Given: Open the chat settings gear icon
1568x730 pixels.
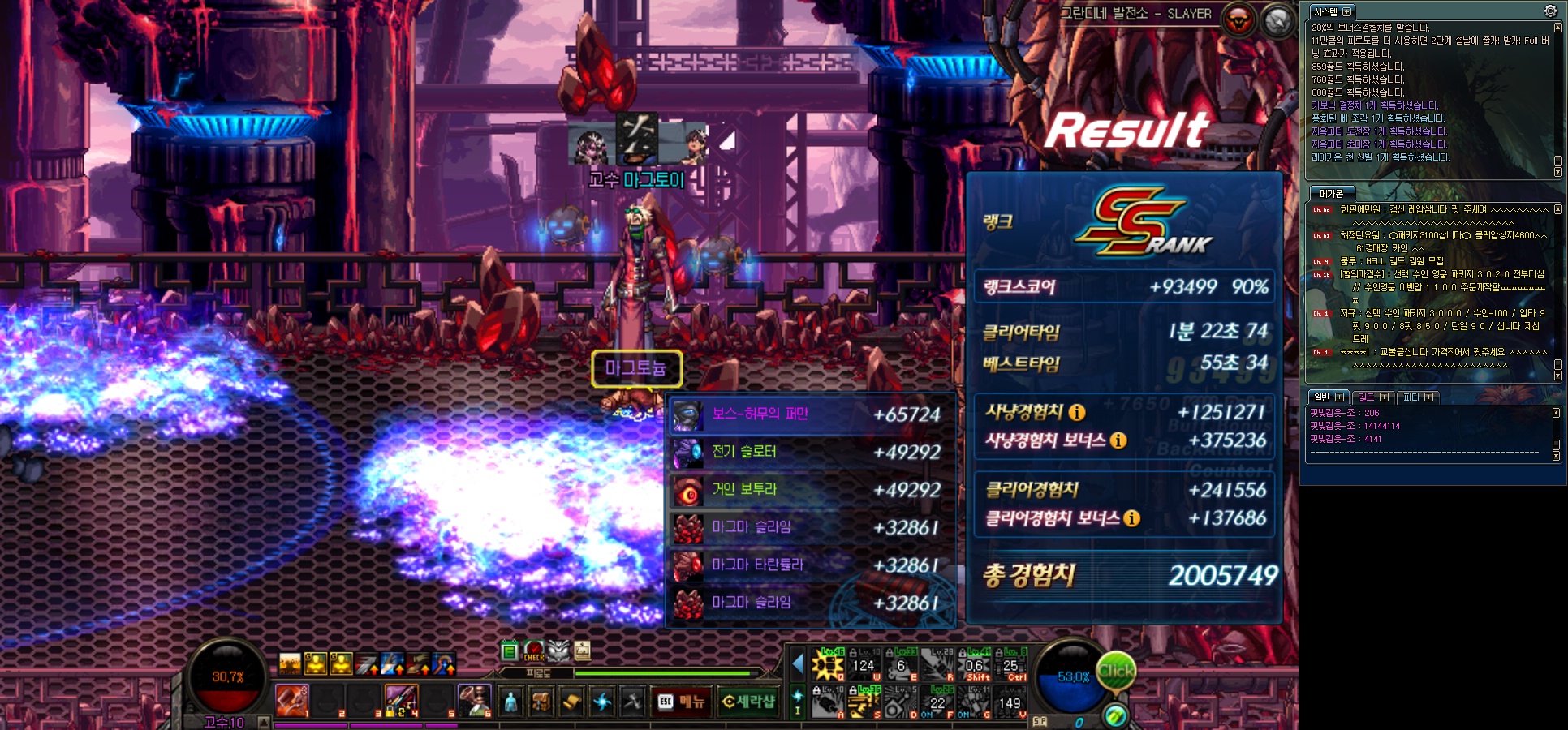Looking at the screenshot, I should click(1550, 11).
